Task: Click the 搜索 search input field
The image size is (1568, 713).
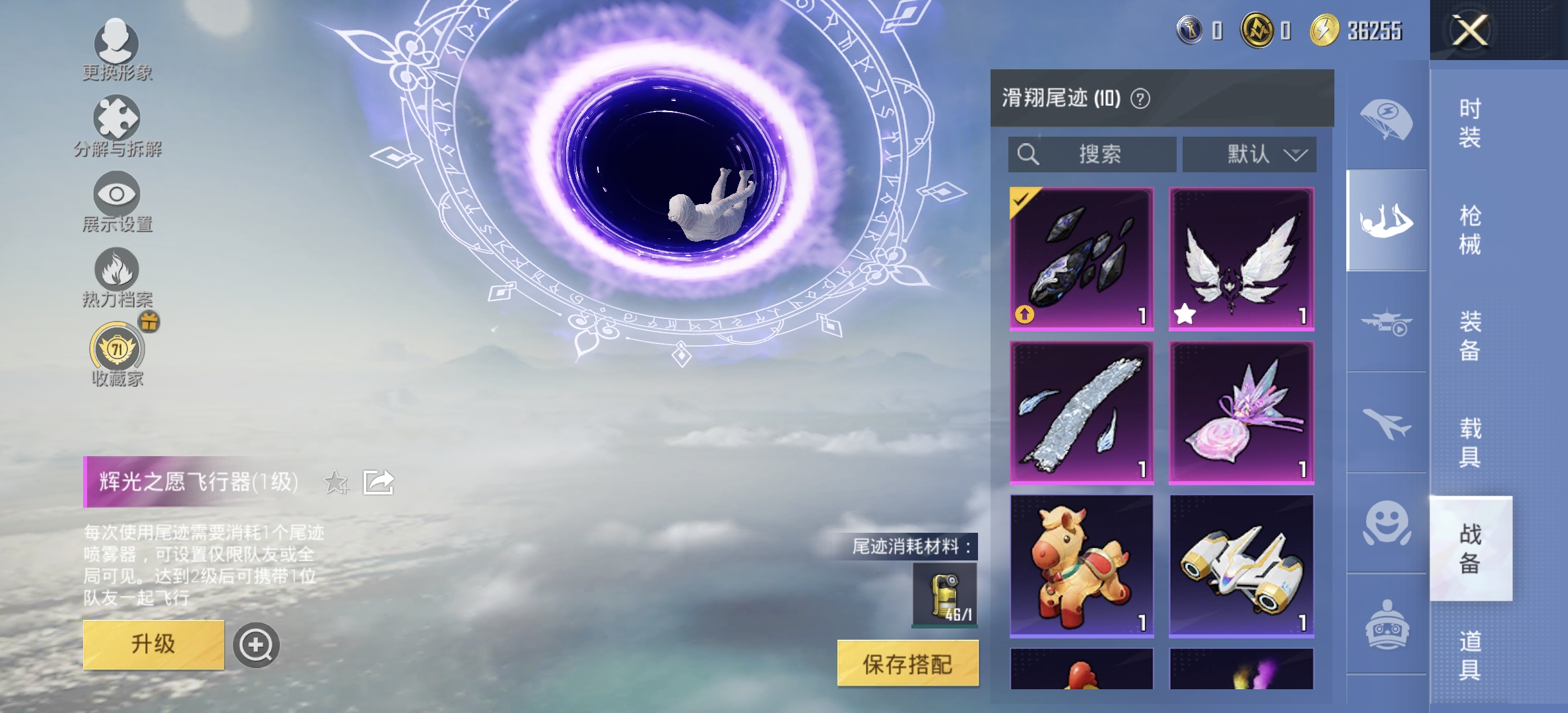Action: click(x=1094, y=154)
